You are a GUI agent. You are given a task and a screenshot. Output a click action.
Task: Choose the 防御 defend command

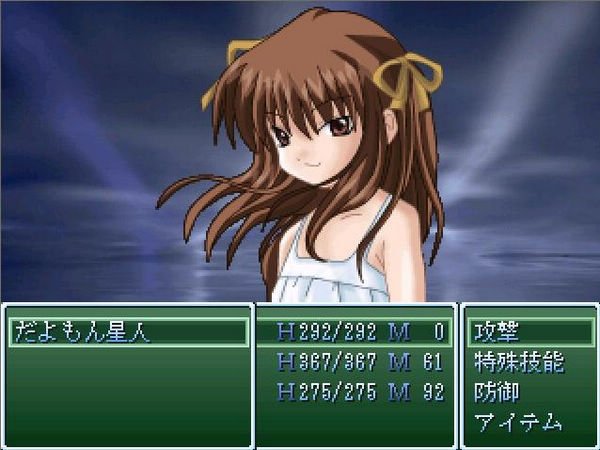tap(496, 392)
